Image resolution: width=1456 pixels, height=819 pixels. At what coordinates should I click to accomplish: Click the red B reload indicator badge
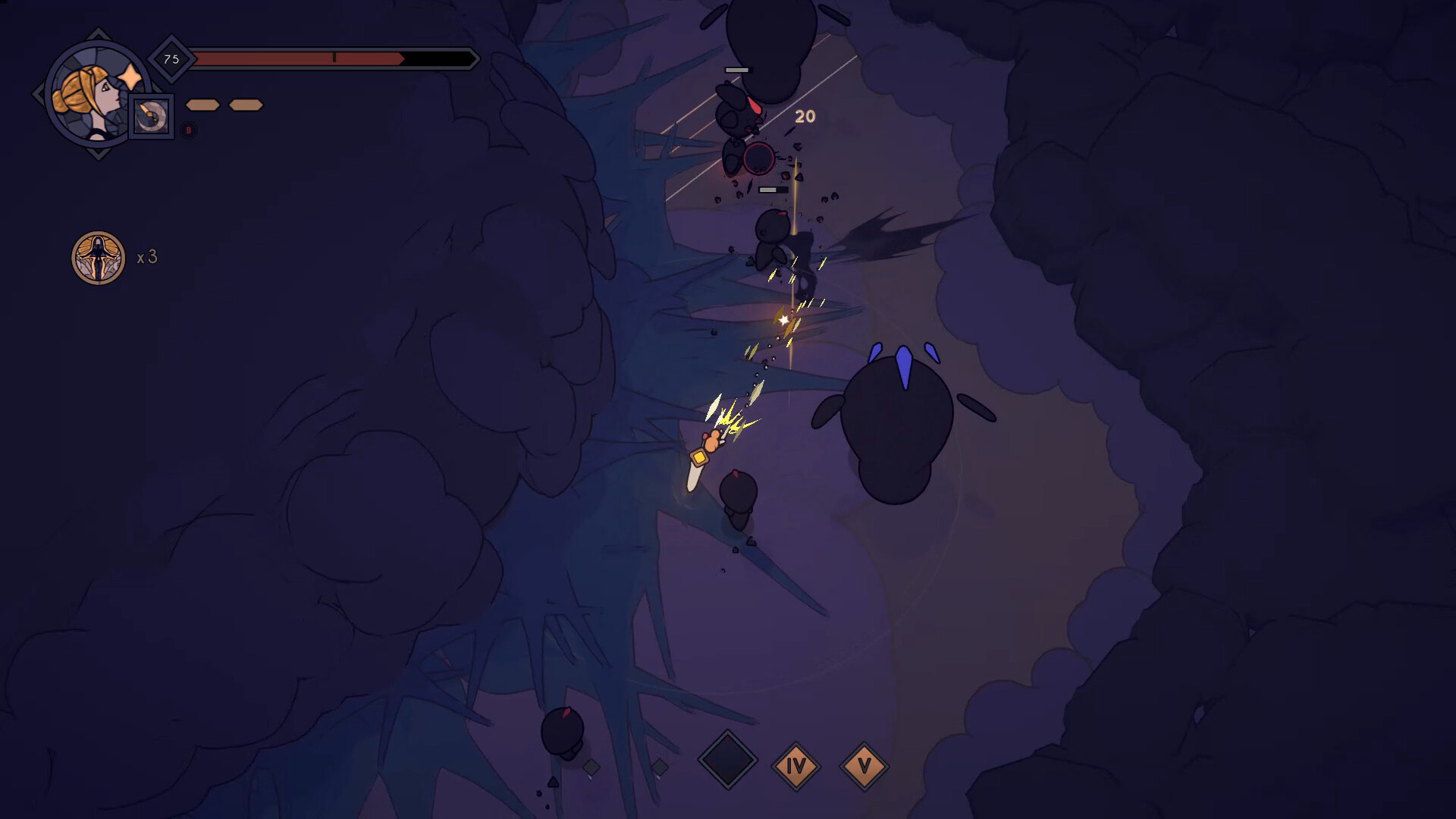coord(188,130)
